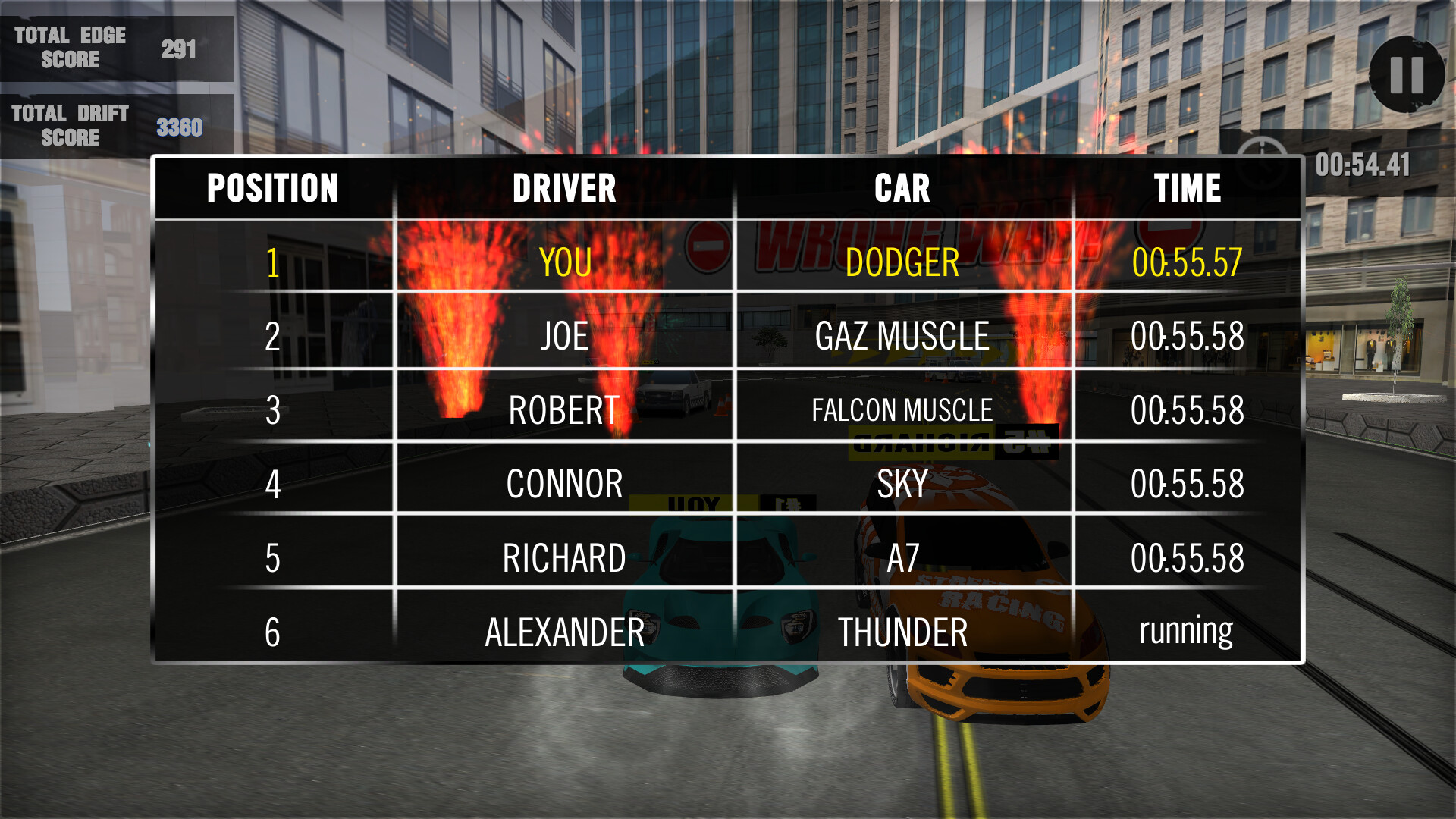1456x819 pixels.
Task: Expand the POSITION column header
Action: coord(272,188)
